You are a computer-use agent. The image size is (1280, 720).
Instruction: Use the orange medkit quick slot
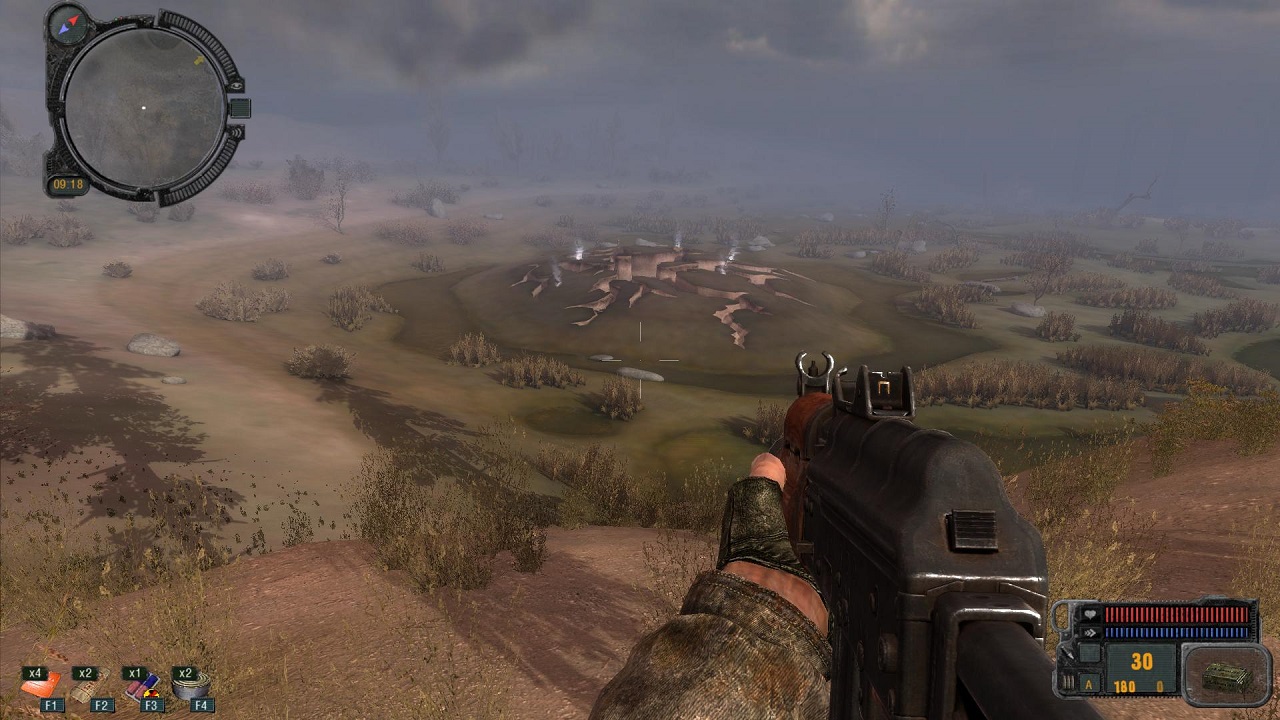40,686
